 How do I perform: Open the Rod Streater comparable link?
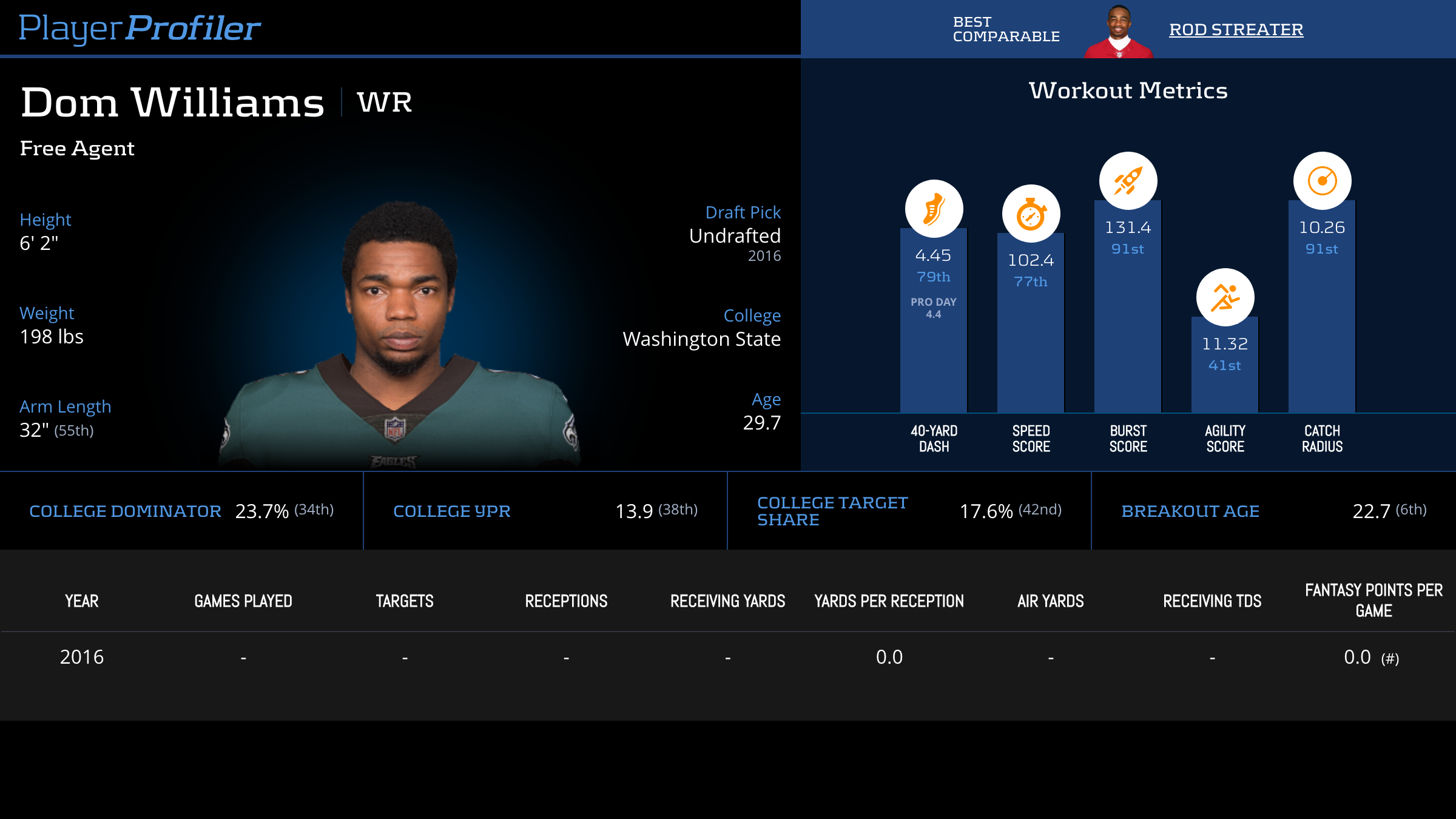click(1236, 30)
